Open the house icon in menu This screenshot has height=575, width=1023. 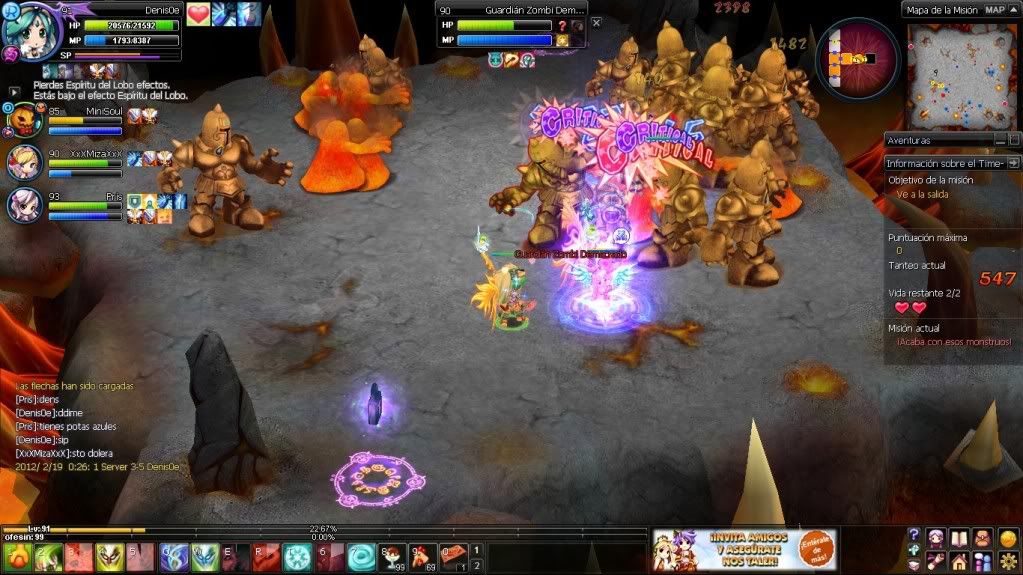click(x=959, y=561)
